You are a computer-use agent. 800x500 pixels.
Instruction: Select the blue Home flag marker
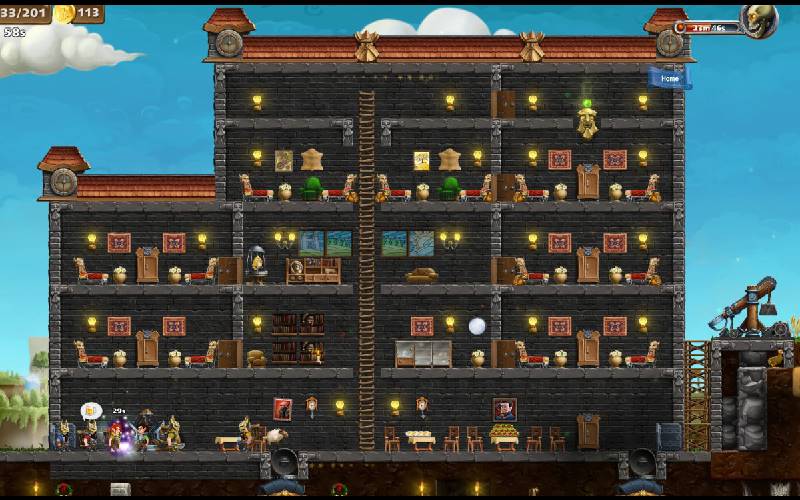click(x=669, y=78)
